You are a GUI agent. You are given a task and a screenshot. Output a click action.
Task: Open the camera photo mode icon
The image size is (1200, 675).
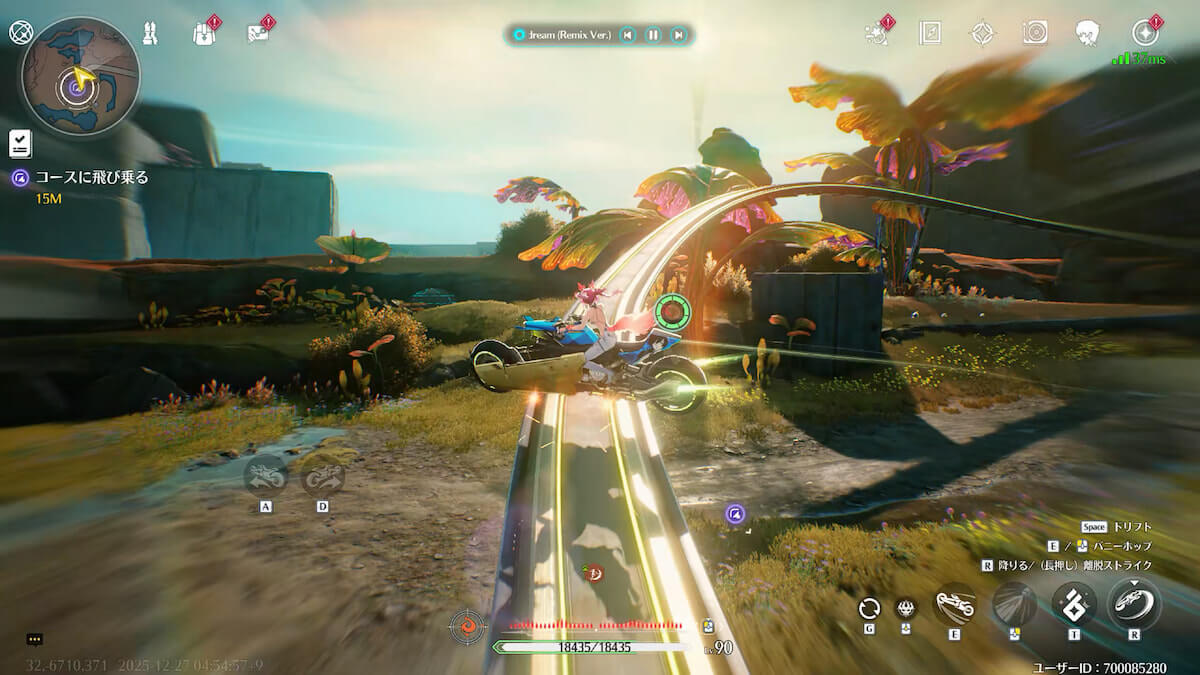(1035, 33)
